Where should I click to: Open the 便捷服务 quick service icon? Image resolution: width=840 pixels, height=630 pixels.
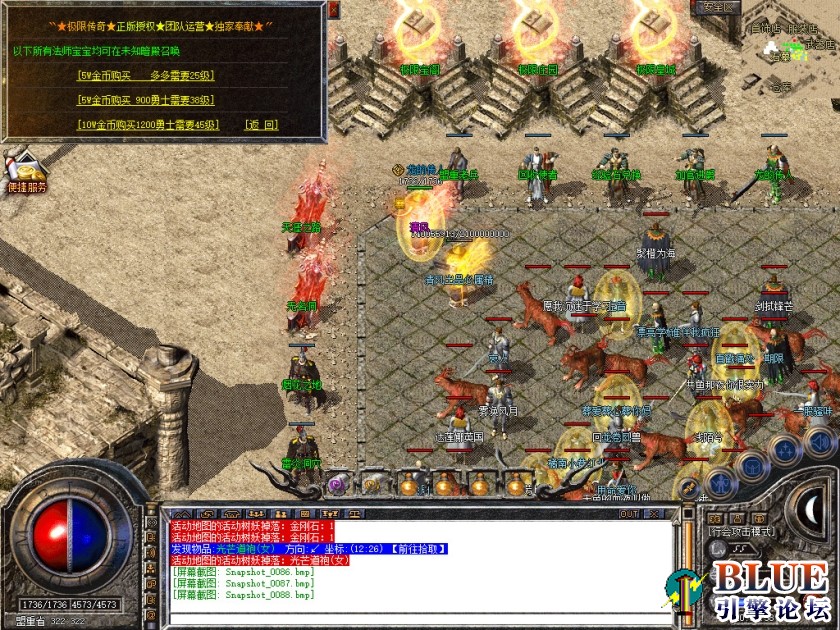[26, 170]
